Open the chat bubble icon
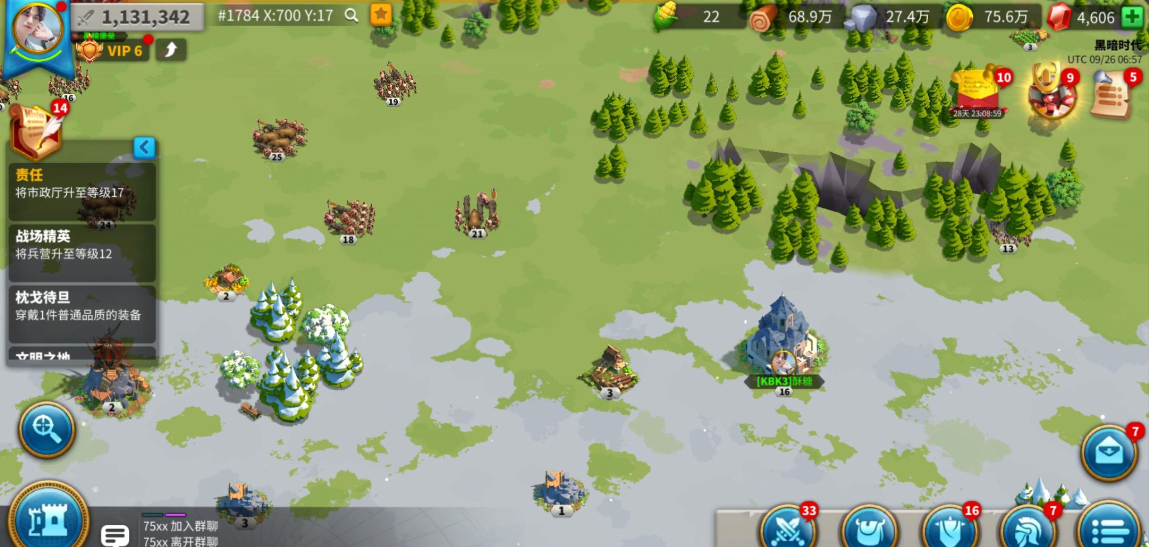The width and height of the screenshot is (1149, 547). tap(115, 534)
